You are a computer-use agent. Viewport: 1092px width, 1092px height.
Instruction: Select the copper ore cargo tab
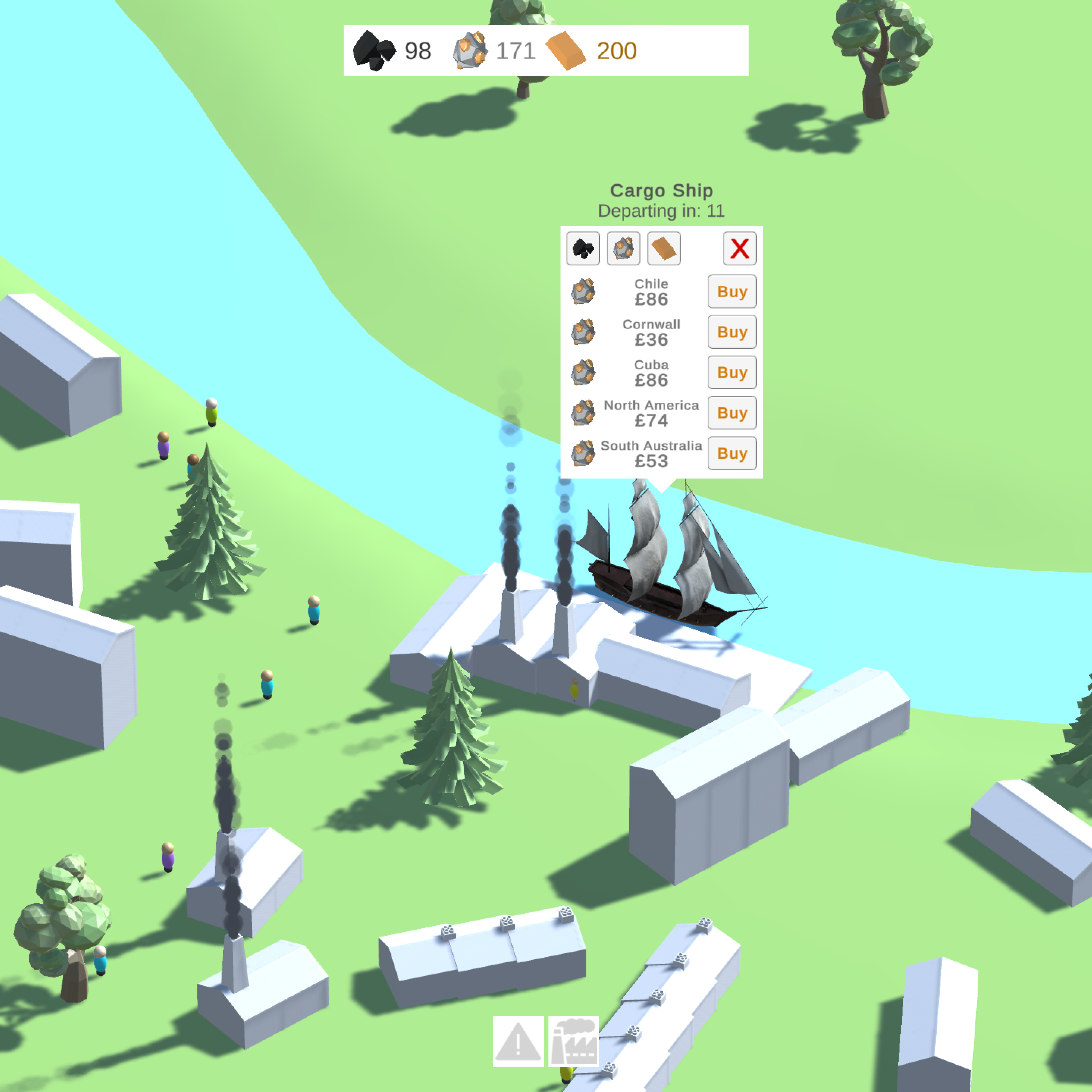(623, 248)
